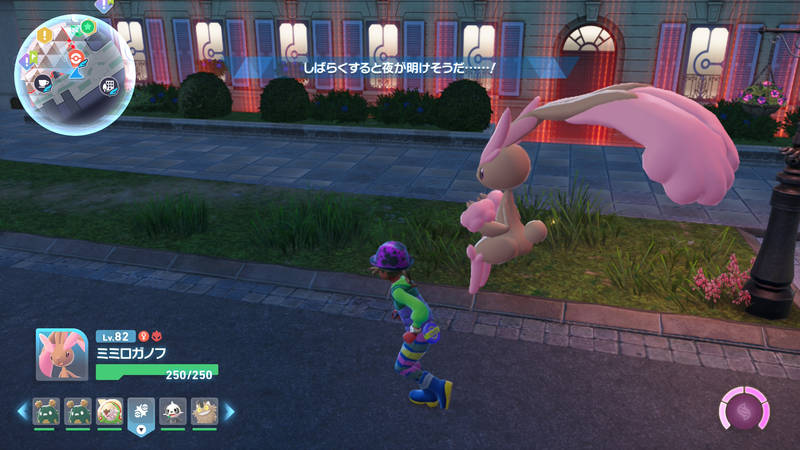
Task: Switch to the Meowth party slot
Action: (204, 410)
